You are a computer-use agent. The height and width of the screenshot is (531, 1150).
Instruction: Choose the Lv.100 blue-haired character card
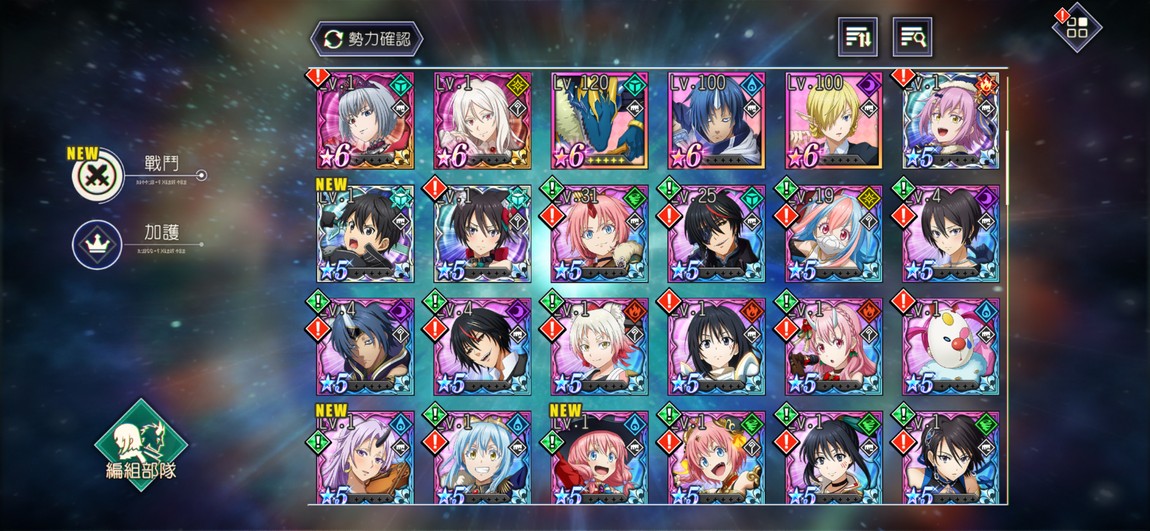716,120
